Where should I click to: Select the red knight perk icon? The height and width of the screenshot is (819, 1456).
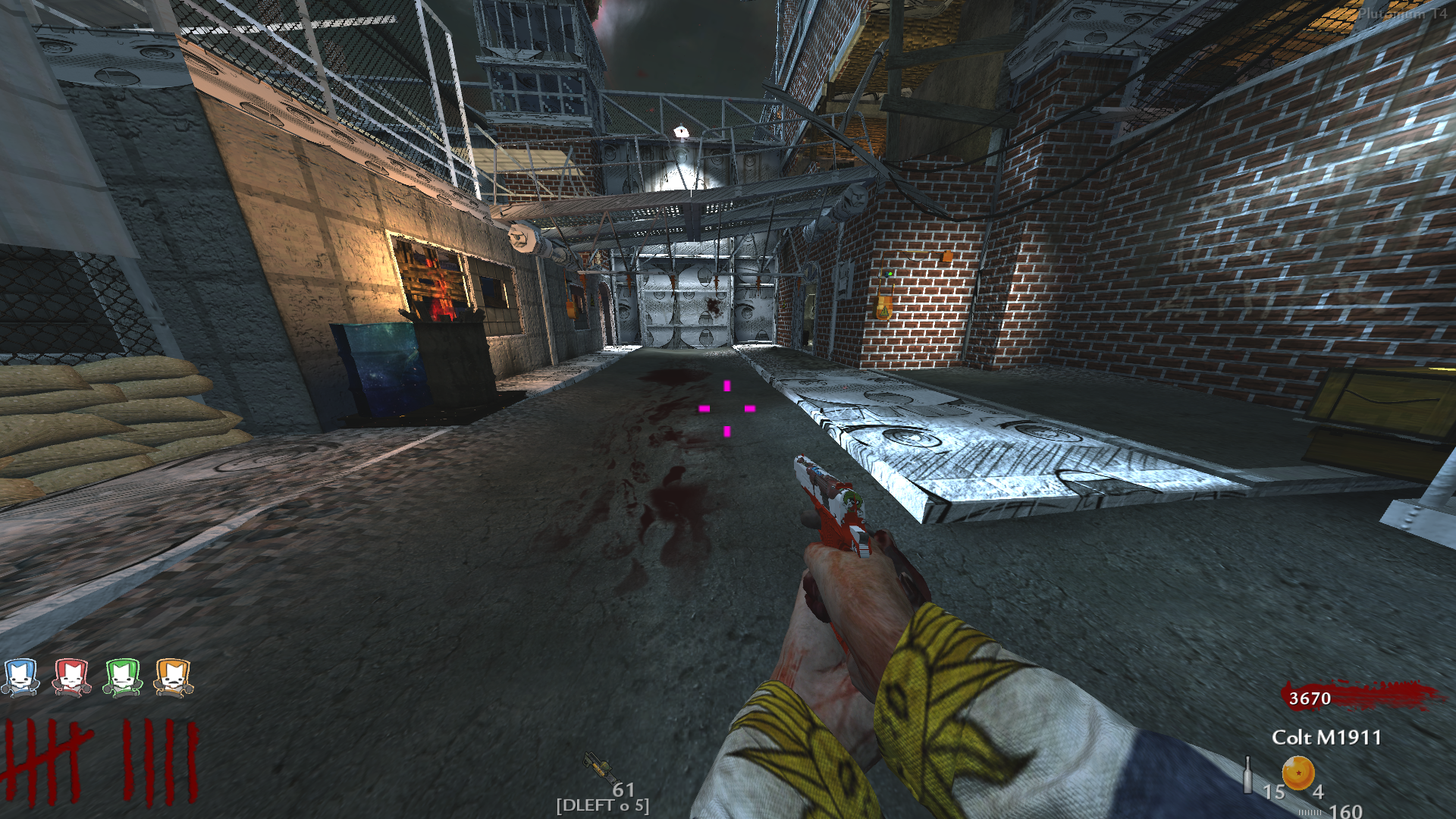pyautogui.click(x=72, y=677)
